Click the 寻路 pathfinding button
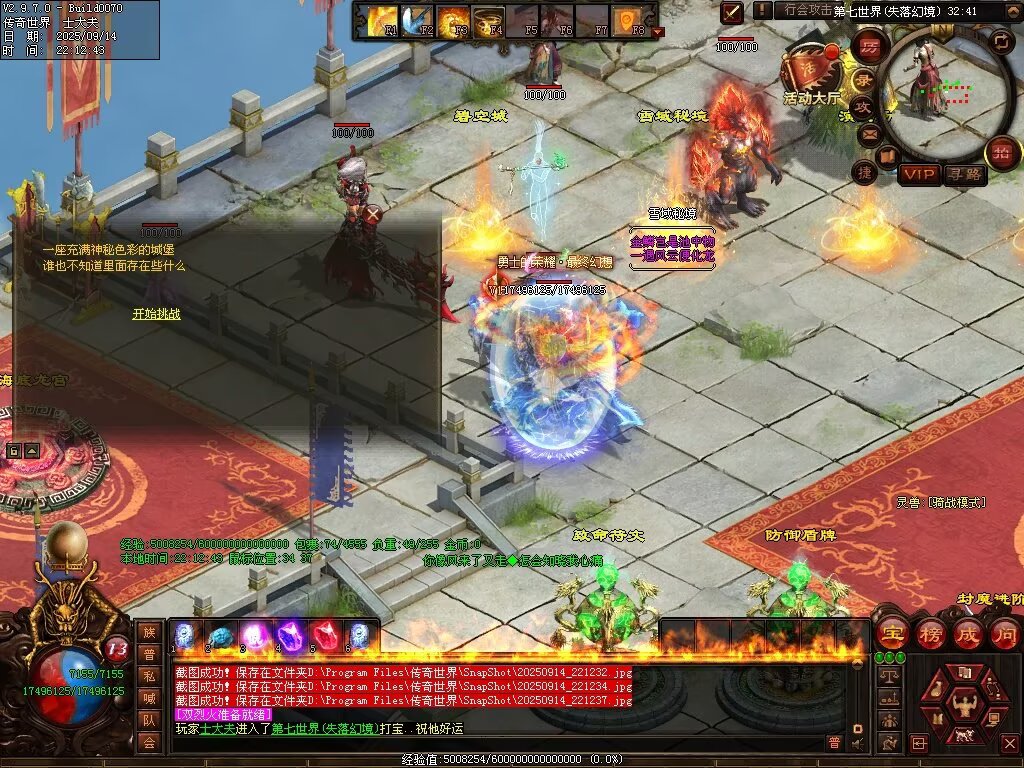Image resolution: width=1024 pixels, height=768 pixels. (x=965, y=175)
